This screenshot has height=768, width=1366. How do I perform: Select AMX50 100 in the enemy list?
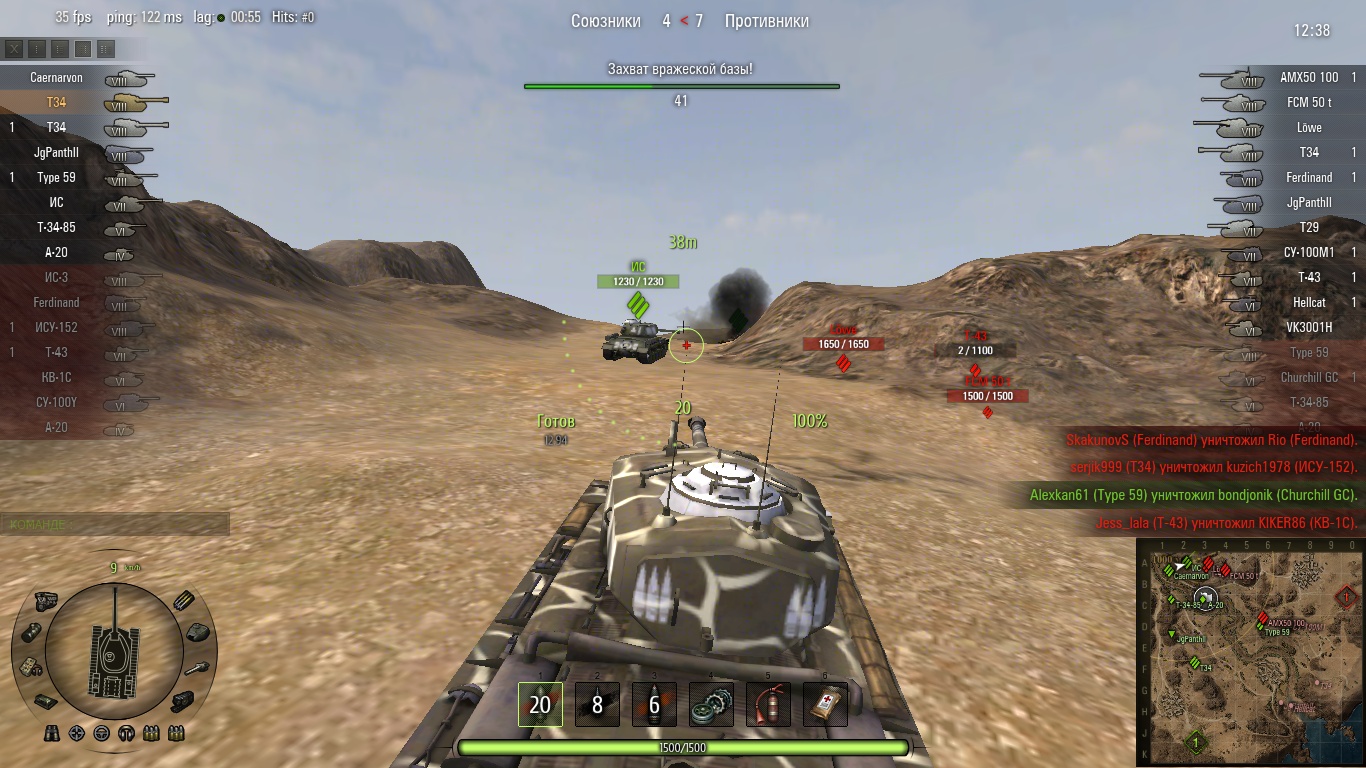point(1309,77)
